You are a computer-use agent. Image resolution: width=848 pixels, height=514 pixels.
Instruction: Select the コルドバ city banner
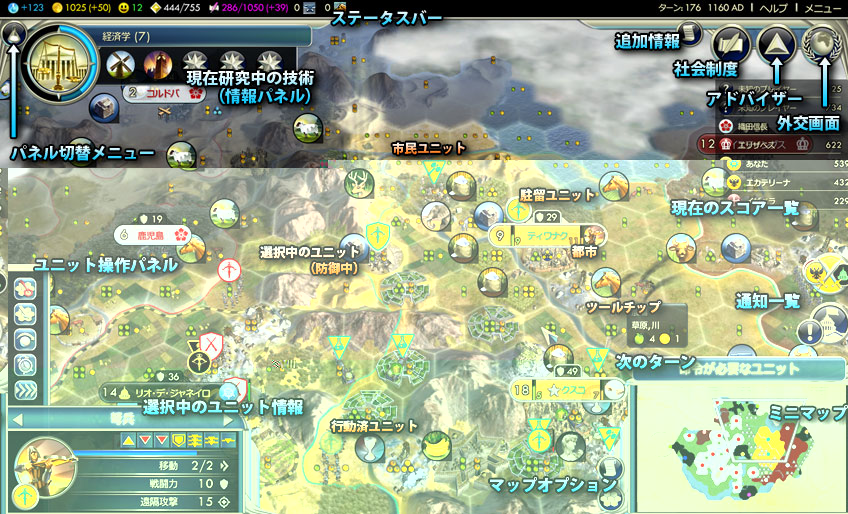click(x=160, y=93)
